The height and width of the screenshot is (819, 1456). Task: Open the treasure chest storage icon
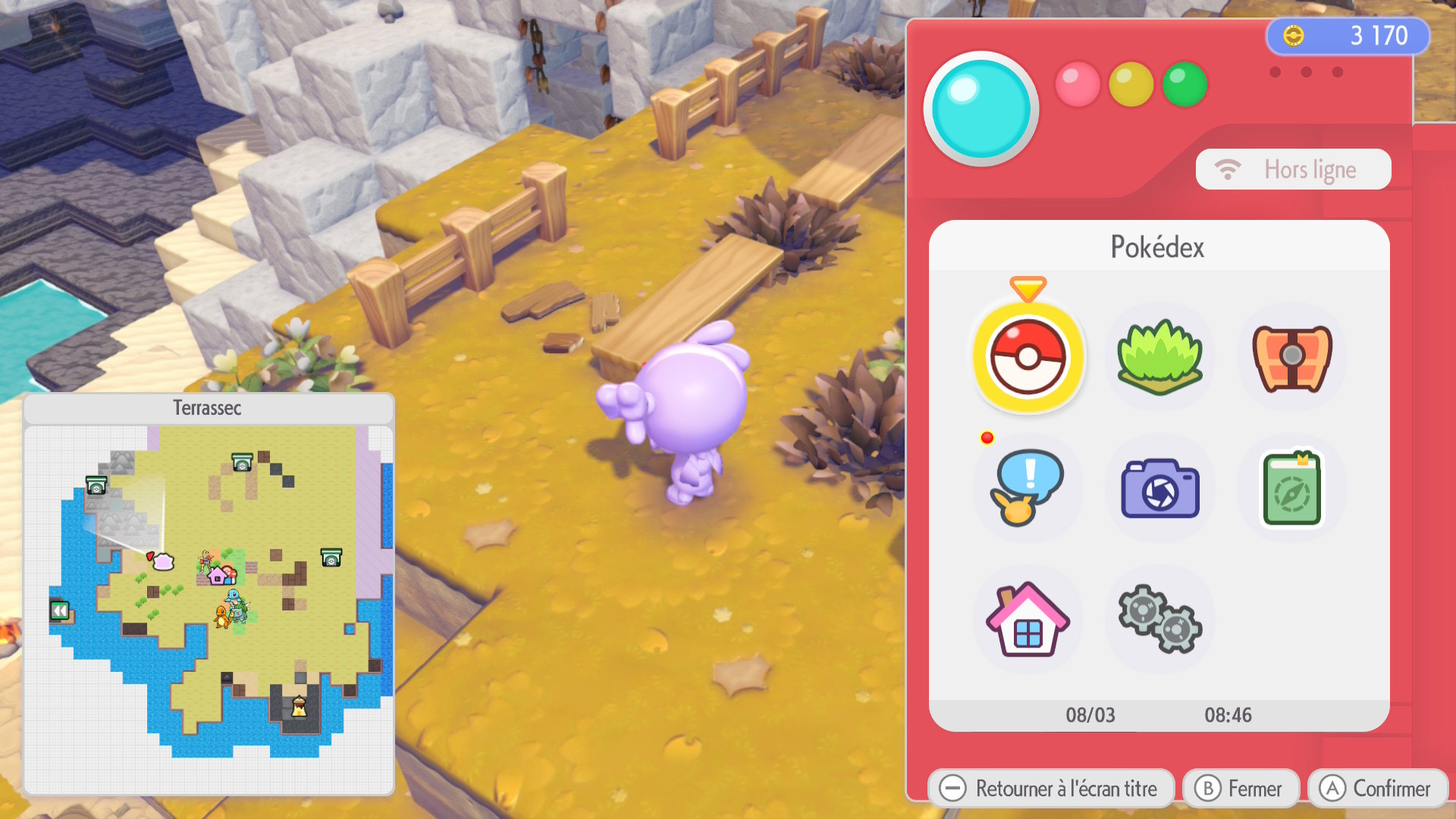(x=1291, y=357)
